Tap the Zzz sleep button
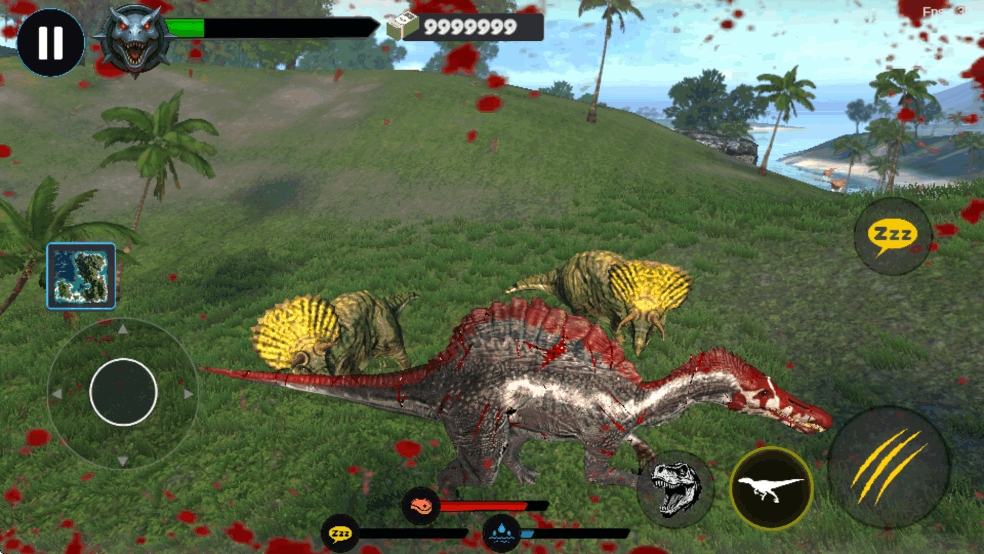 tap(892, 236)
